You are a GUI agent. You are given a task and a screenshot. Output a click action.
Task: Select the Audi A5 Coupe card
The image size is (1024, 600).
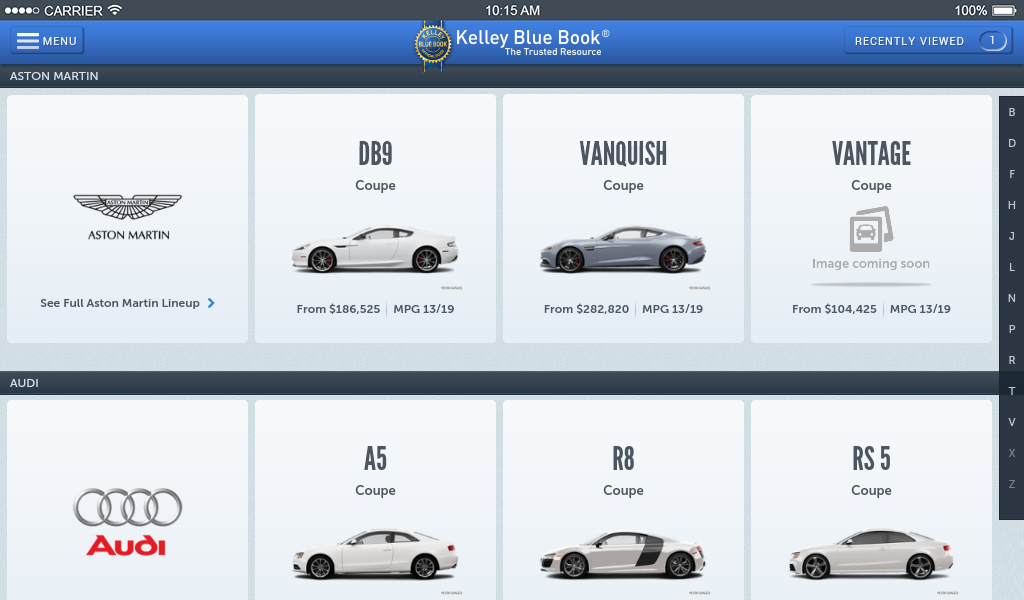(x=375, y=500)
